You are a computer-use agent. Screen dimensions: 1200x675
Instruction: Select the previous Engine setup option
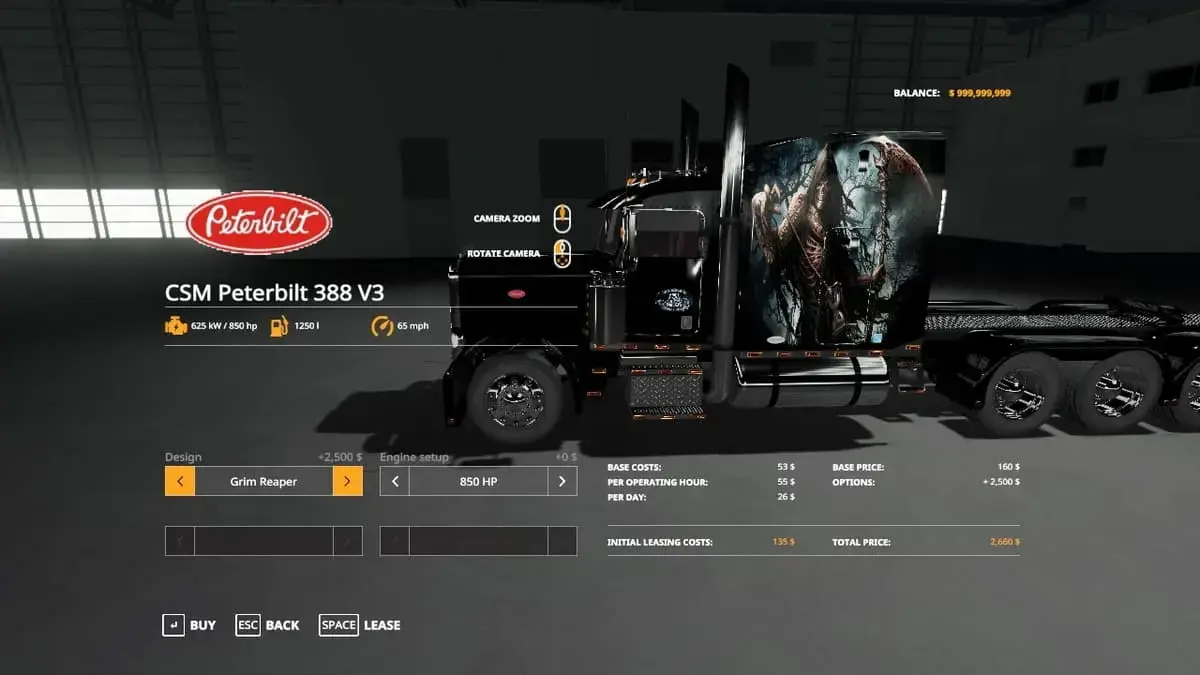pos(395,481)
